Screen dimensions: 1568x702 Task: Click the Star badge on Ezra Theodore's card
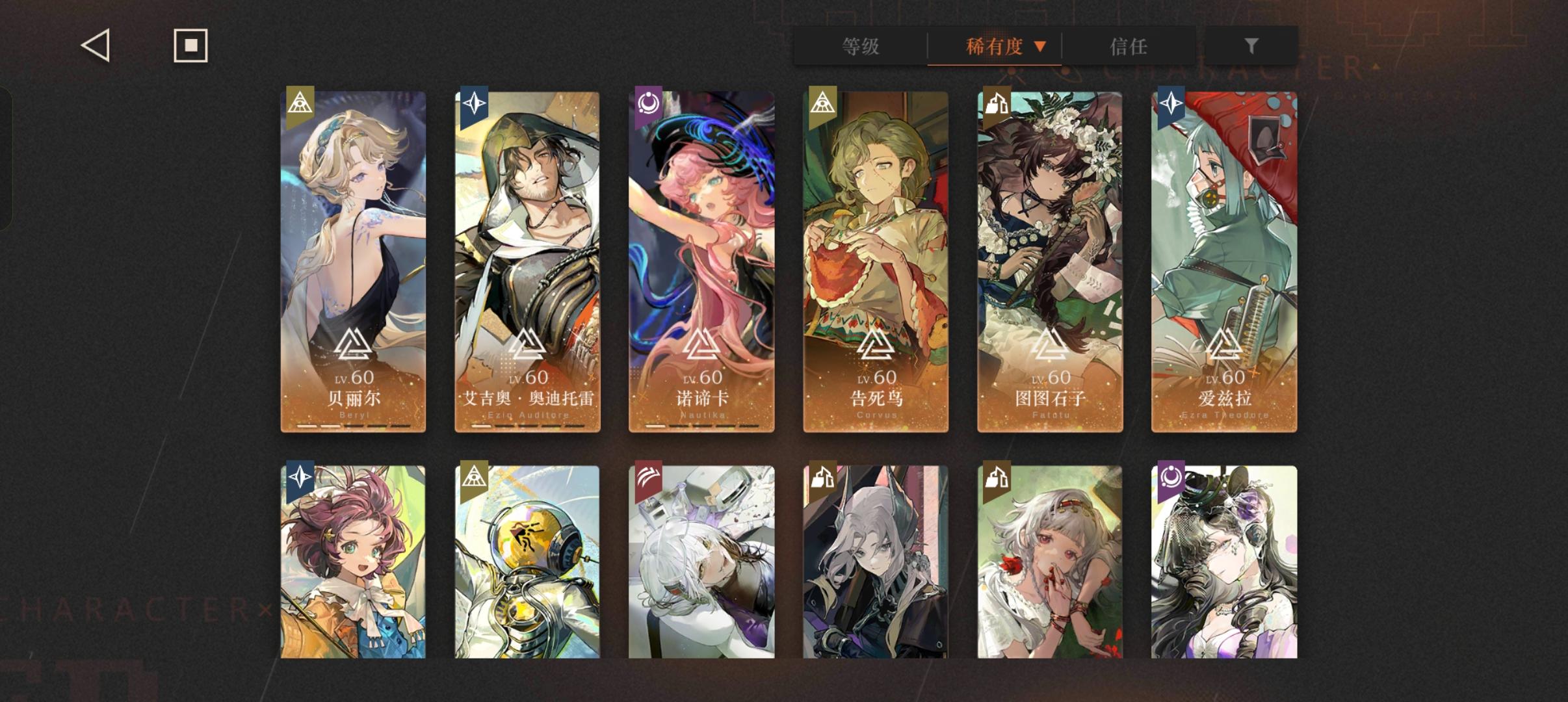[x=1171, y=104]
